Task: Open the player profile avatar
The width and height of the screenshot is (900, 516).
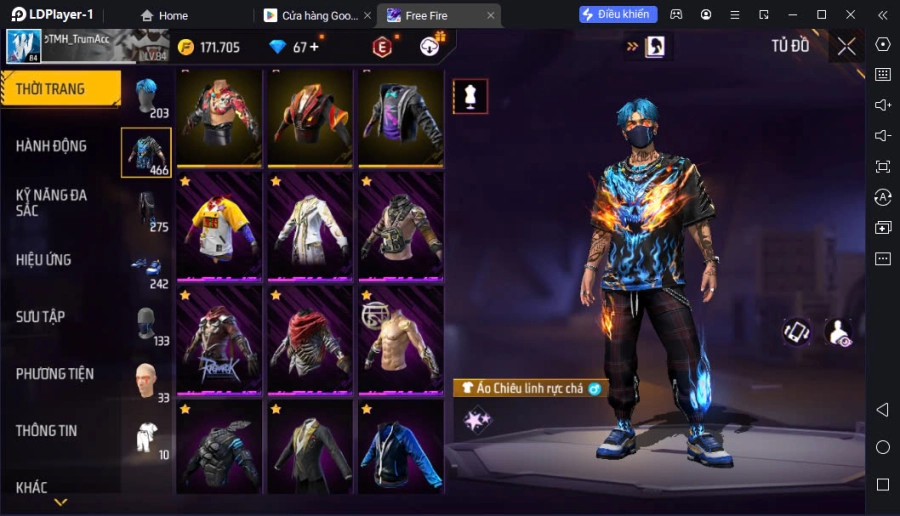Action: coord(24,46)
